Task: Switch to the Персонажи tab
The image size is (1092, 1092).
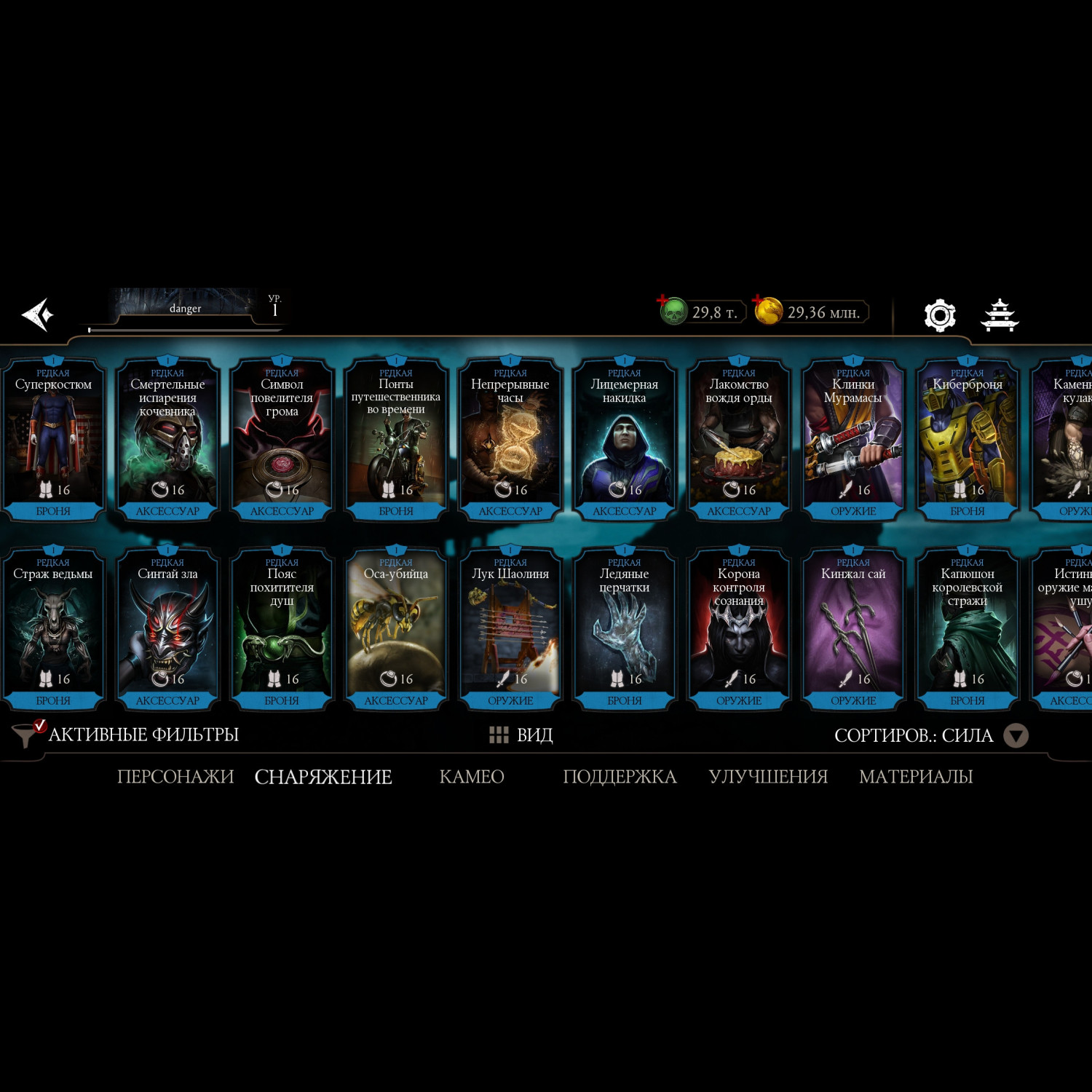Action: click(175, 777)
